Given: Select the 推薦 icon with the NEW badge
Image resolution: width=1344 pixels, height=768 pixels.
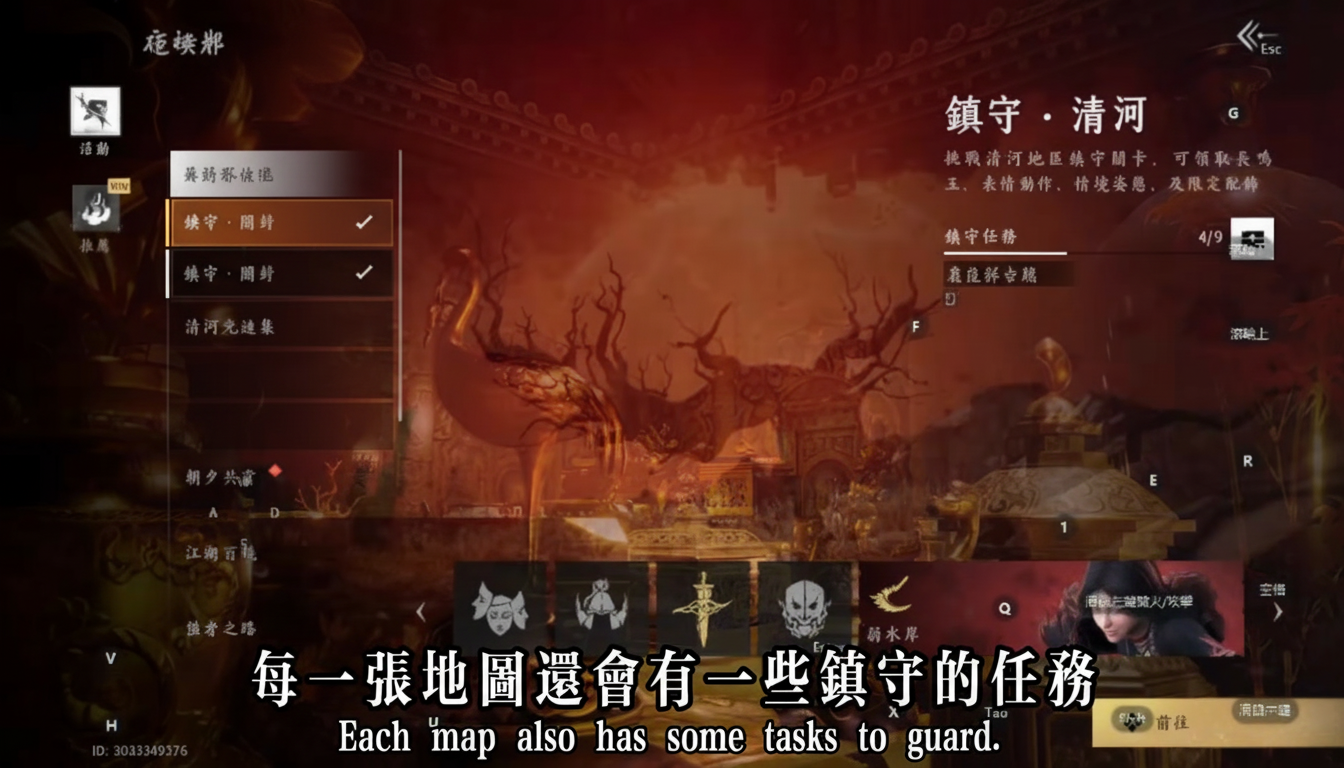Looking at the screenshot, I should click(94, 208).
